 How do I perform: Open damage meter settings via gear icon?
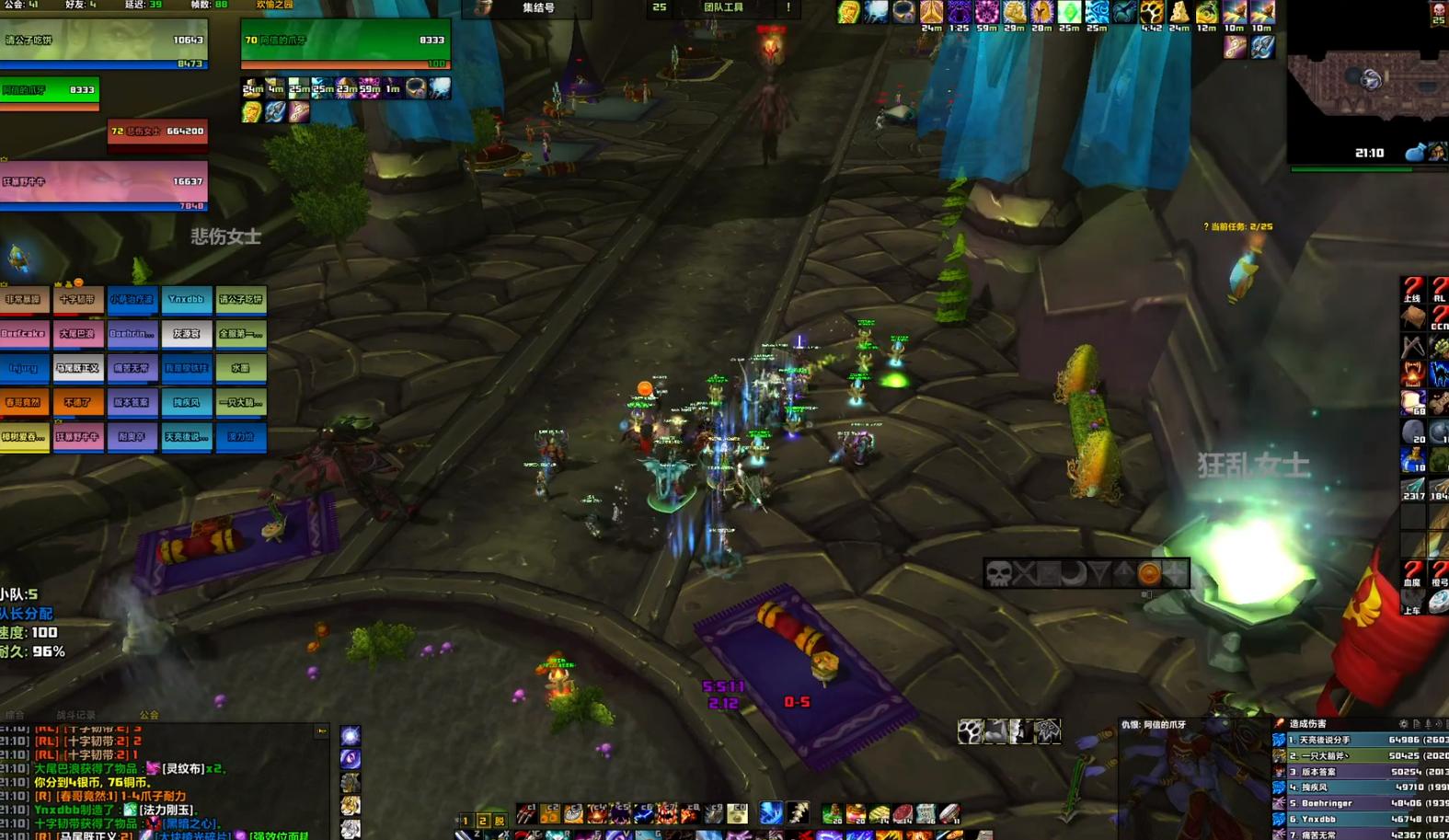[1405, 723]
